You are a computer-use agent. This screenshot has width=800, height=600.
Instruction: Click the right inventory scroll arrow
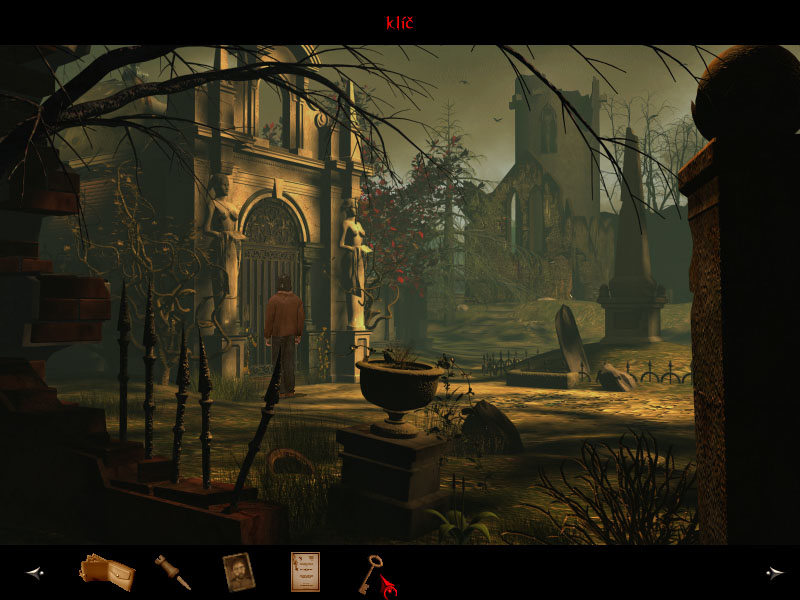(774, 573)
